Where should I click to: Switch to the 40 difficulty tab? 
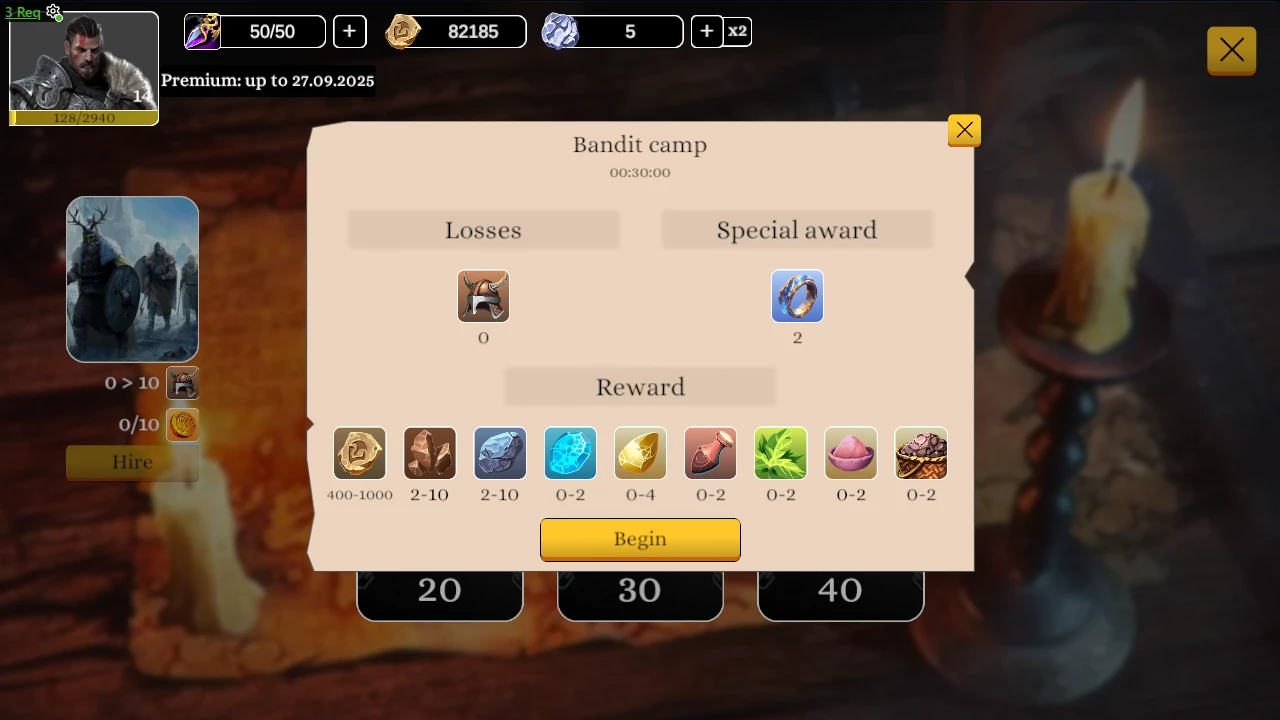tap(840, 590)
